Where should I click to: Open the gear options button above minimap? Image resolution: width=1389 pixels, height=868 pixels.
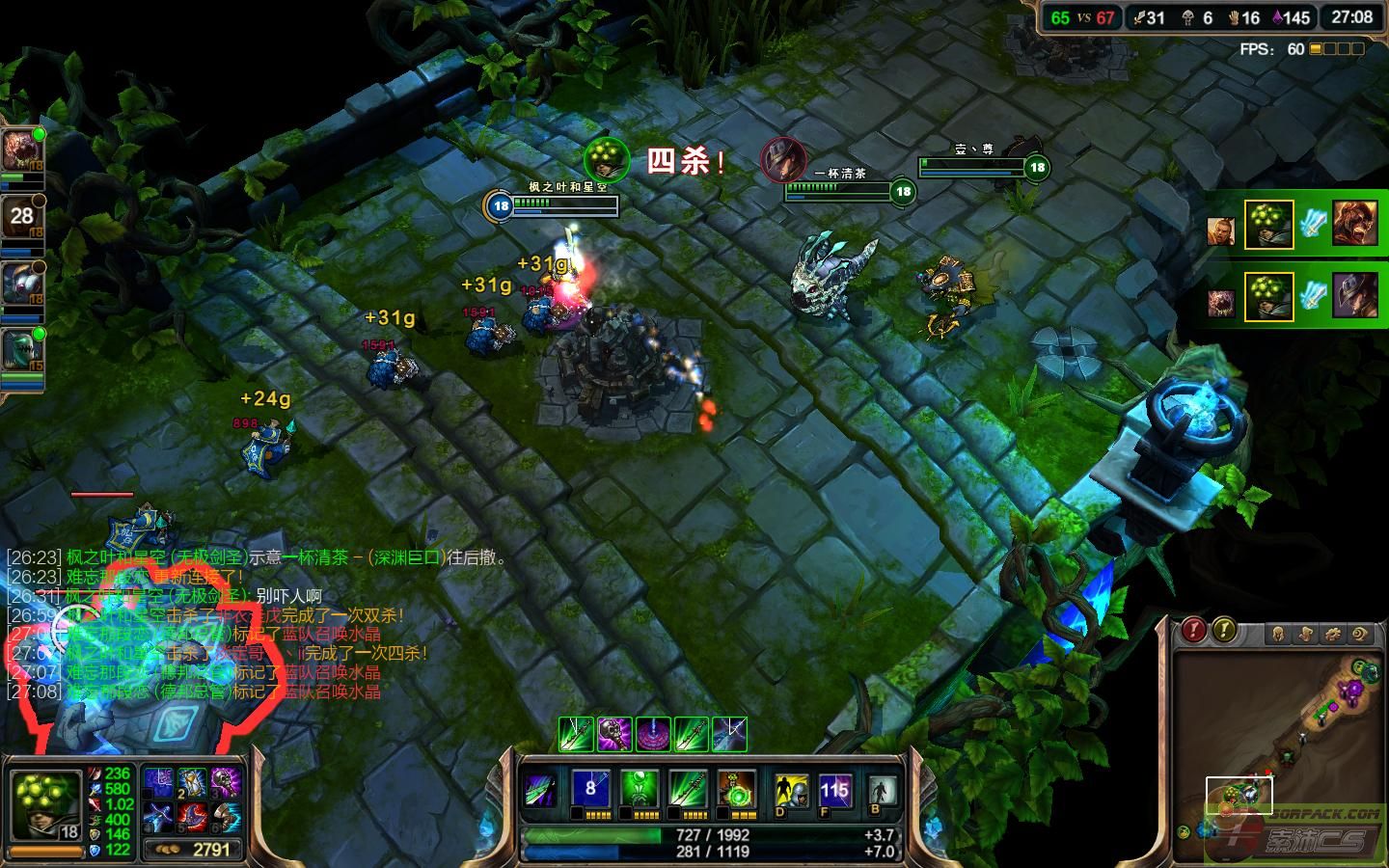(1332, 634)
